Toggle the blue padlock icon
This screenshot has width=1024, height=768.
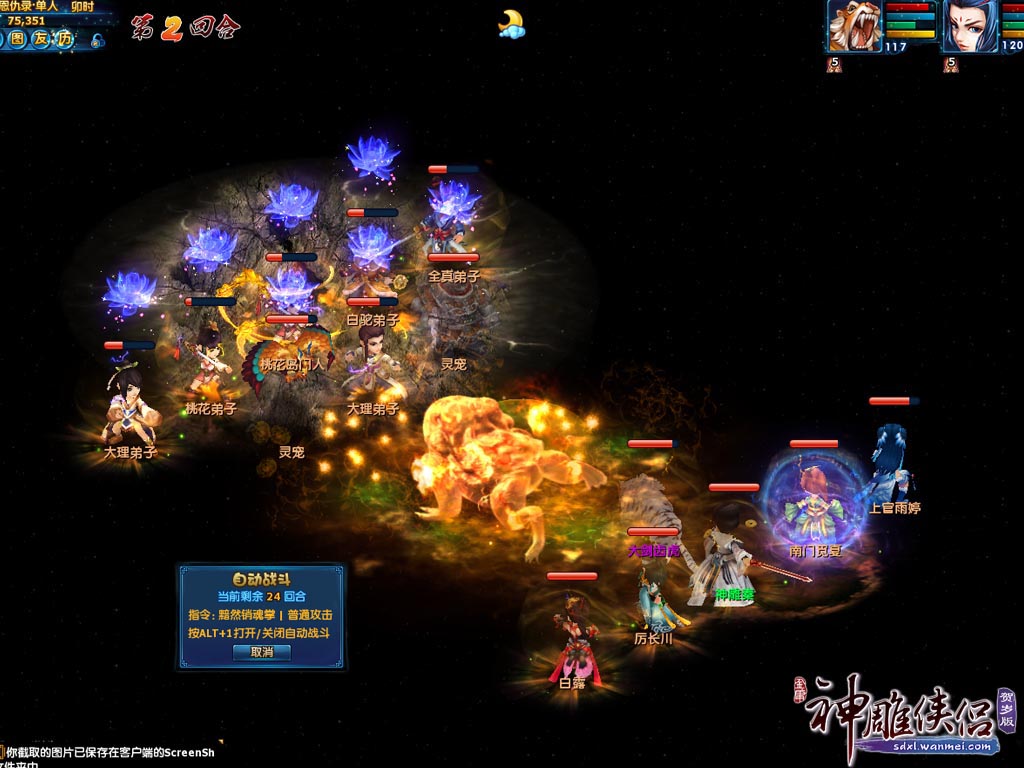97,41
